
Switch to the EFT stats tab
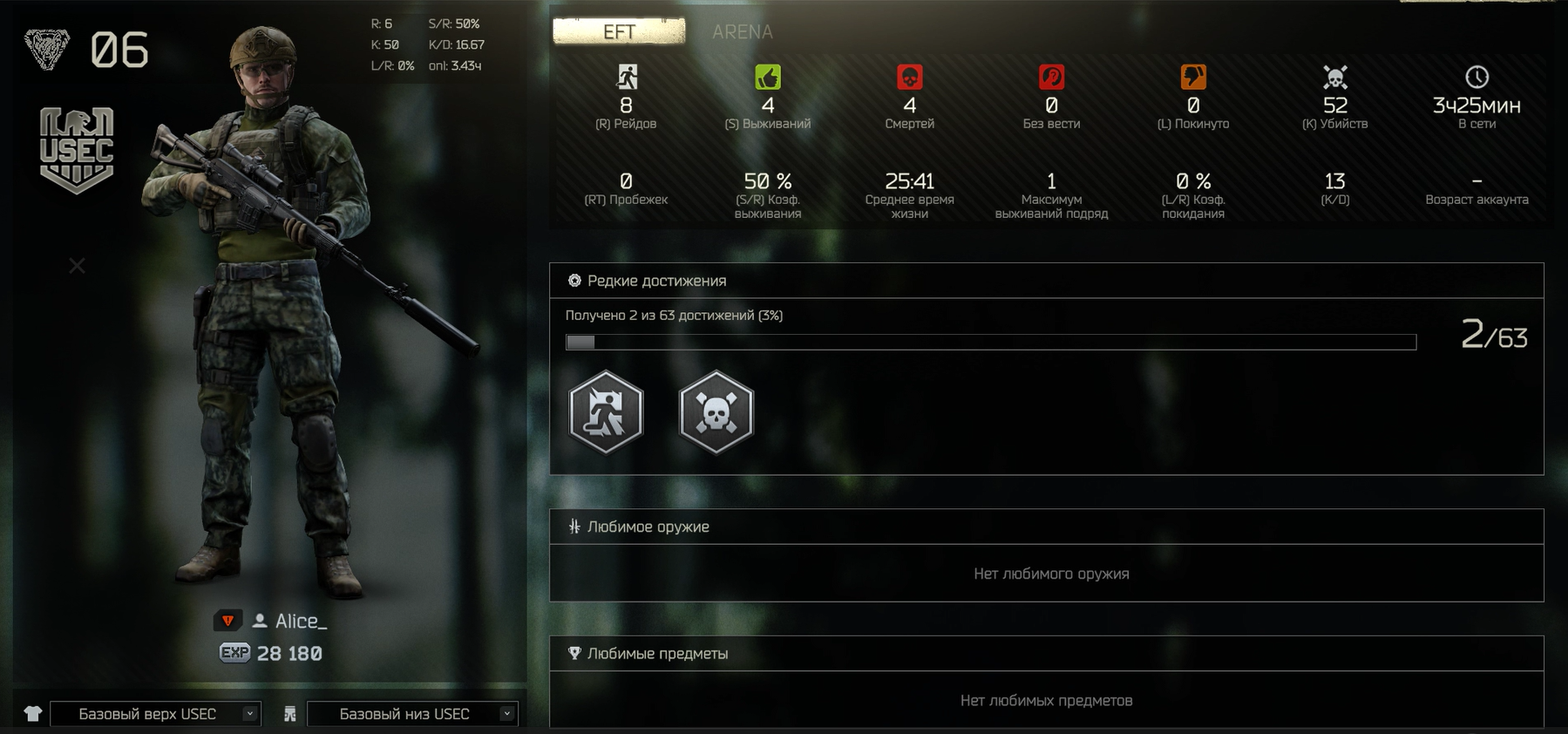click(x=619, y=31)
